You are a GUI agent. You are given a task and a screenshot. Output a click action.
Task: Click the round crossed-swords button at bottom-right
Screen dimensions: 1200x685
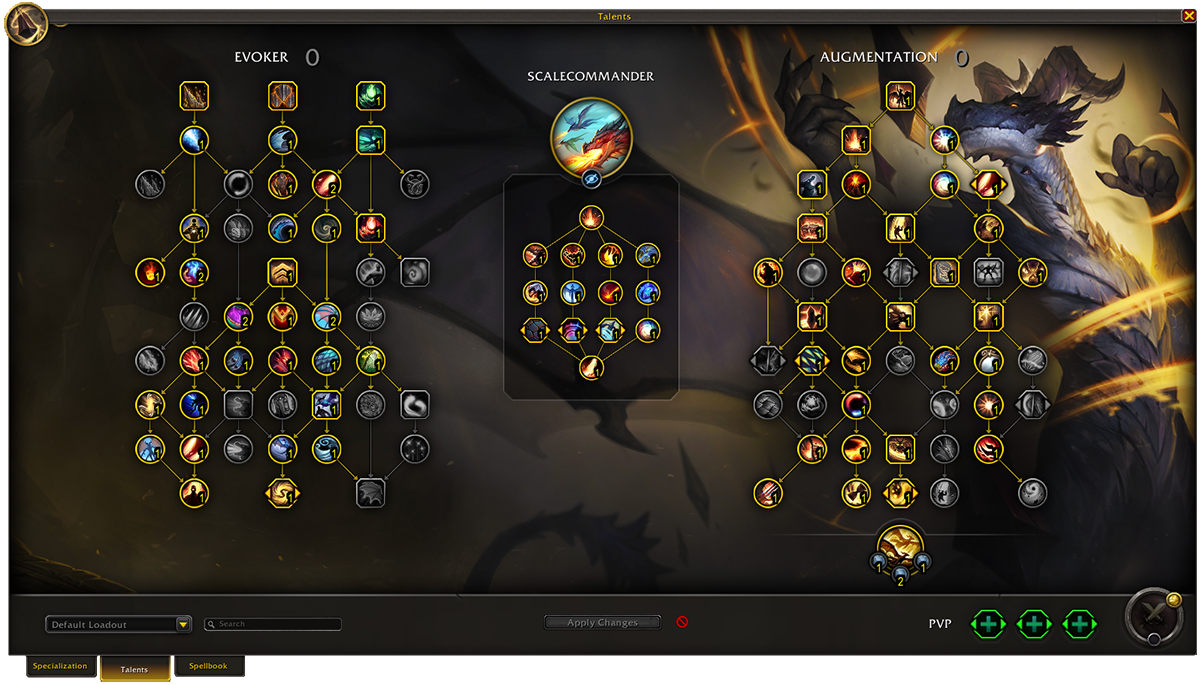1153,617
